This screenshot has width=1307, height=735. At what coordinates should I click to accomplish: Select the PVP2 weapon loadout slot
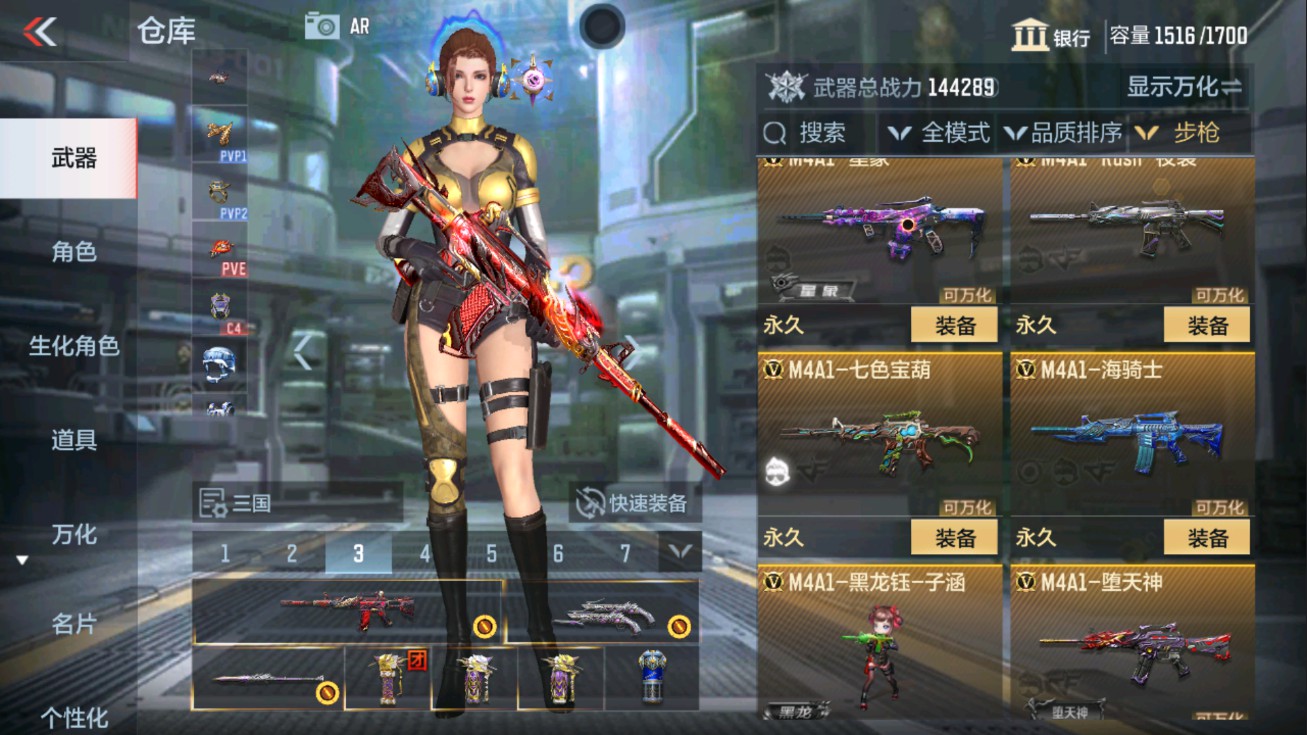[221, 190]
